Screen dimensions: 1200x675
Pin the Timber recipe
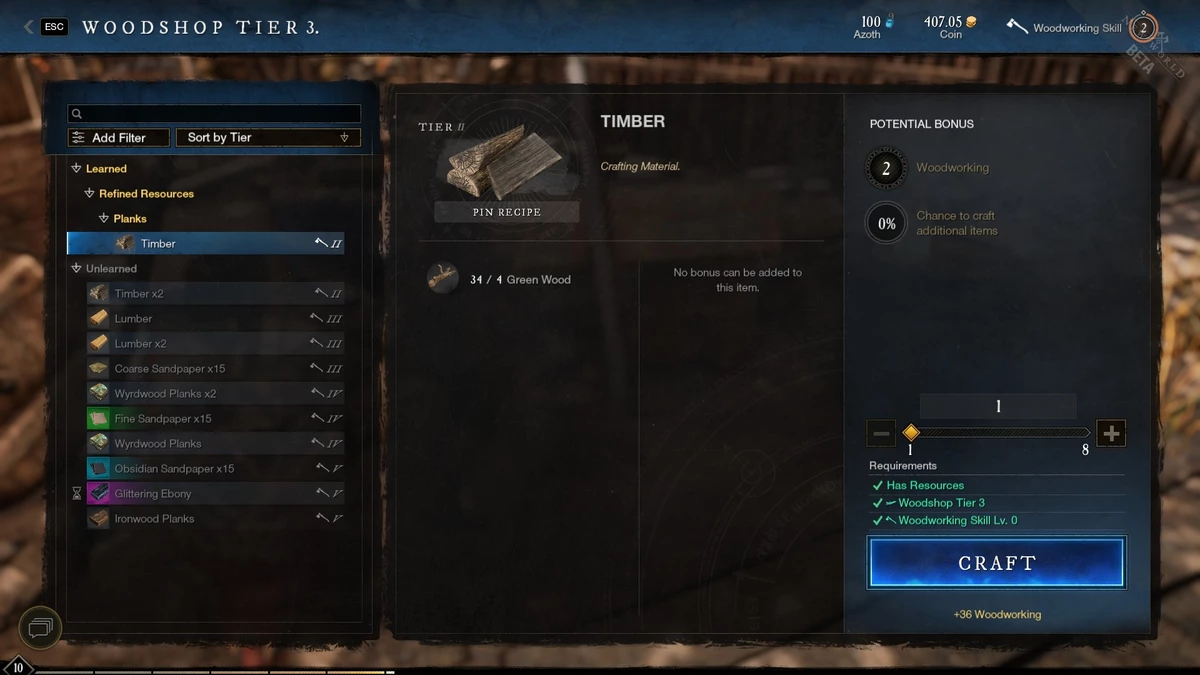506,212
